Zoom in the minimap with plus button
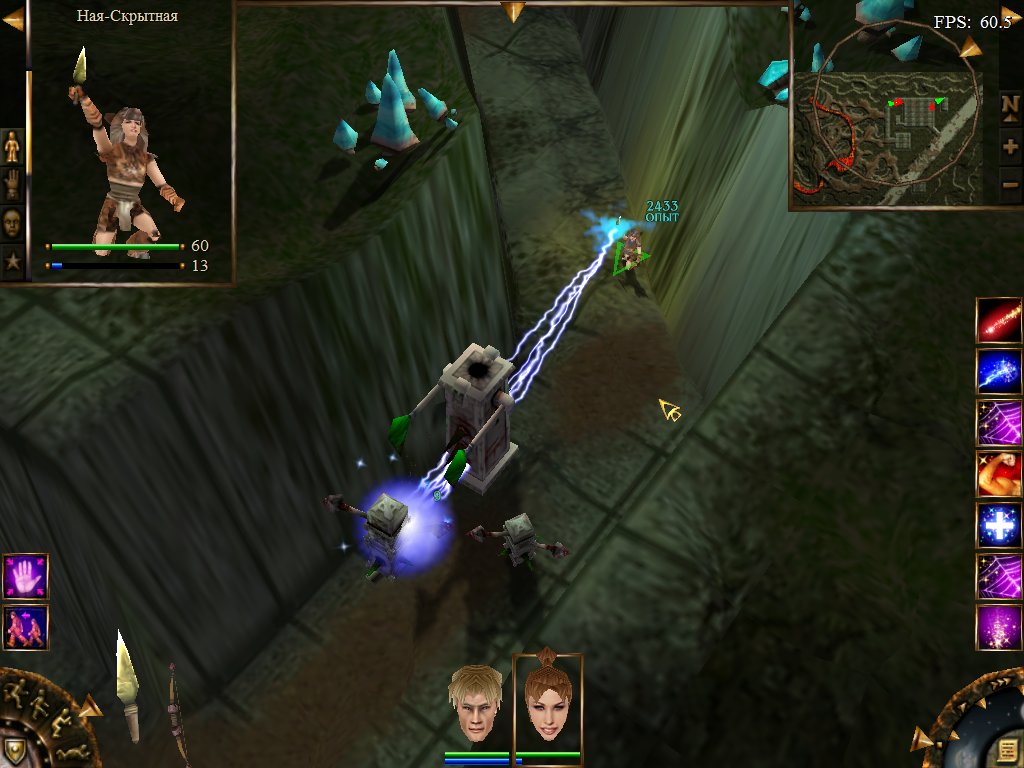The image size is (1024, 768). 1010,147
